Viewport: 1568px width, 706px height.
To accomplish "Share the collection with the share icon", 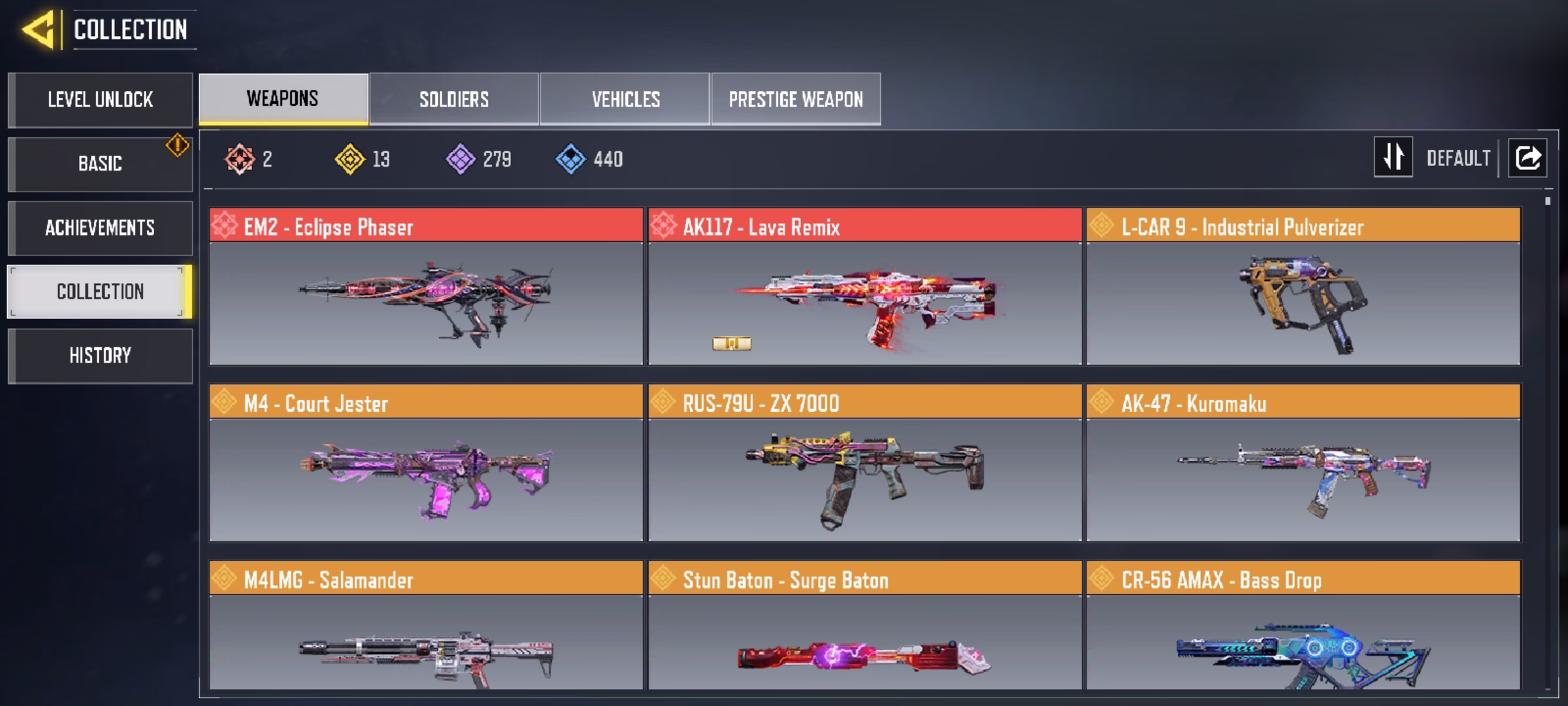I will pos(1527,158).
